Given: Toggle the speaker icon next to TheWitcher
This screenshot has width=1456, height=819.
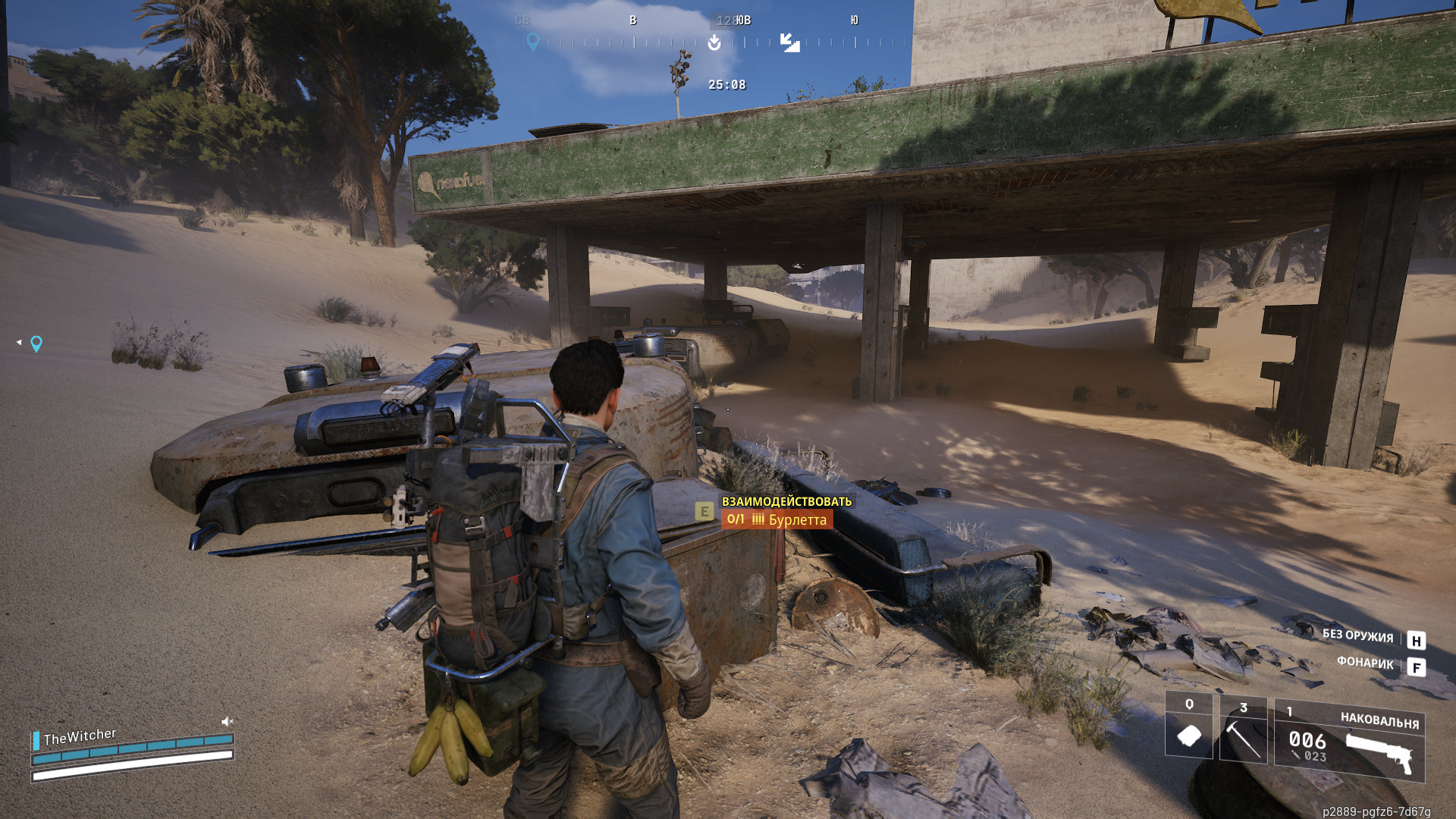Looking at the screenshot, I should 227,721.
